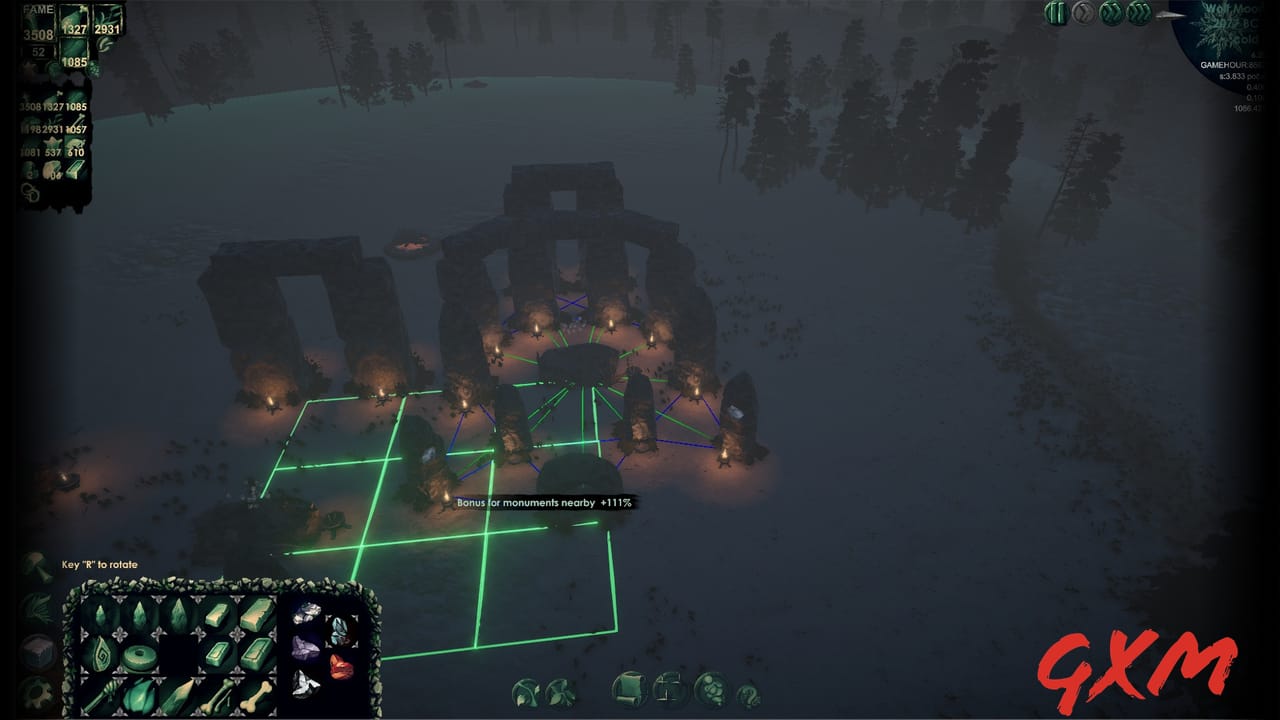This screenshot has width=1280, height=720.
Task: Pause the game simulation
Action: click(1055, 16)
